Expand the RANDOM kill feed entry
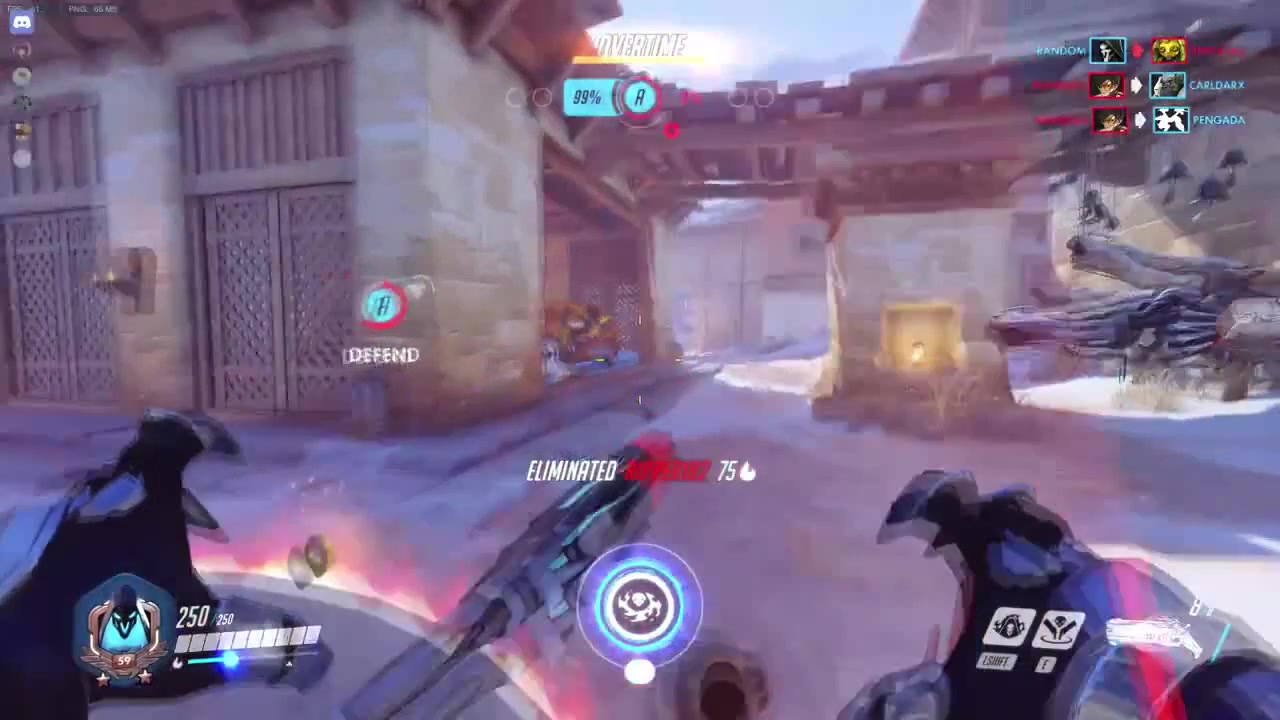 1058,51
